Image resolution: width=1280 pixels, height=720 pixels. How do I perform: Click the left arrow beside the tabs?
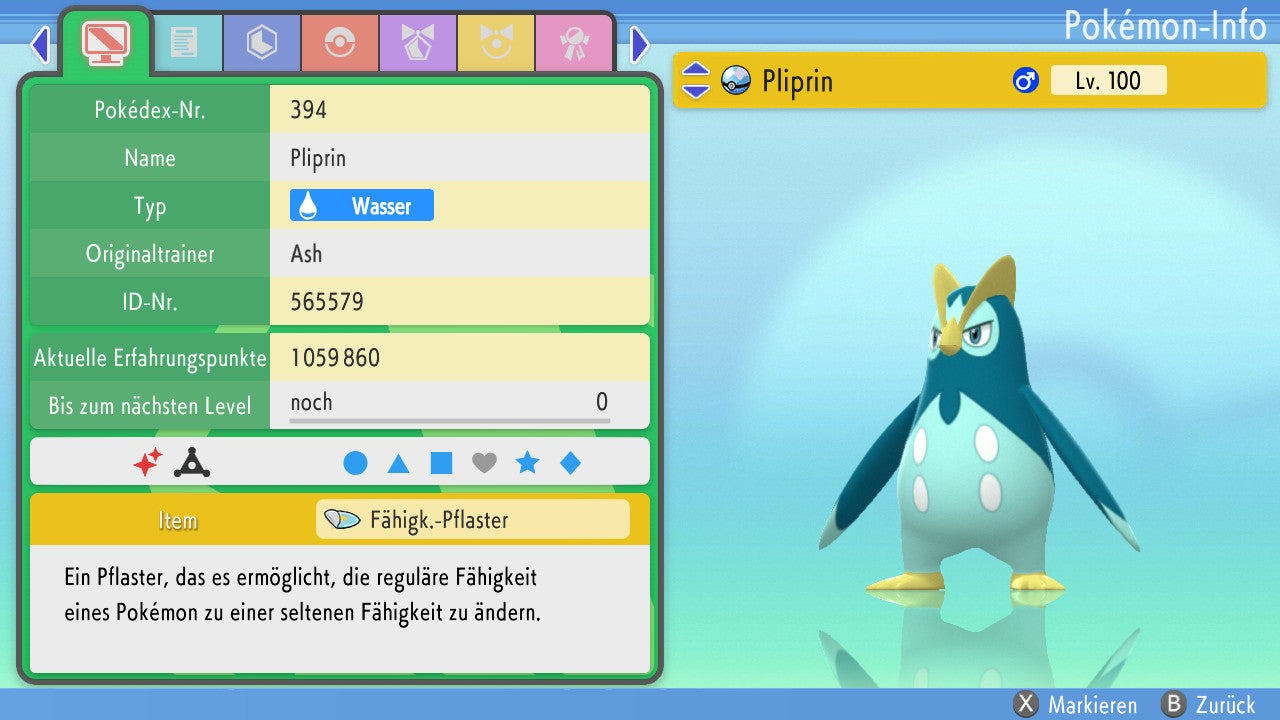tap(40, 44)
